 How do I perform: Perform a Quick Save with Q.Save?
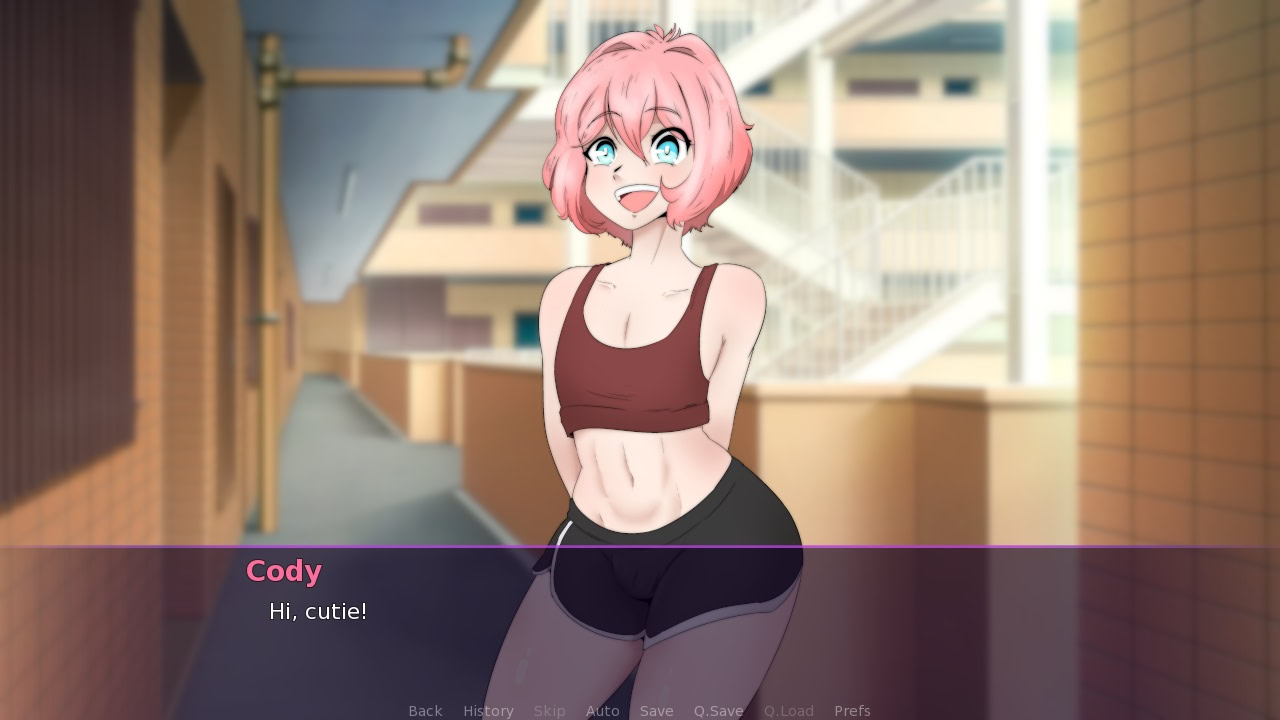click(718, 710)
